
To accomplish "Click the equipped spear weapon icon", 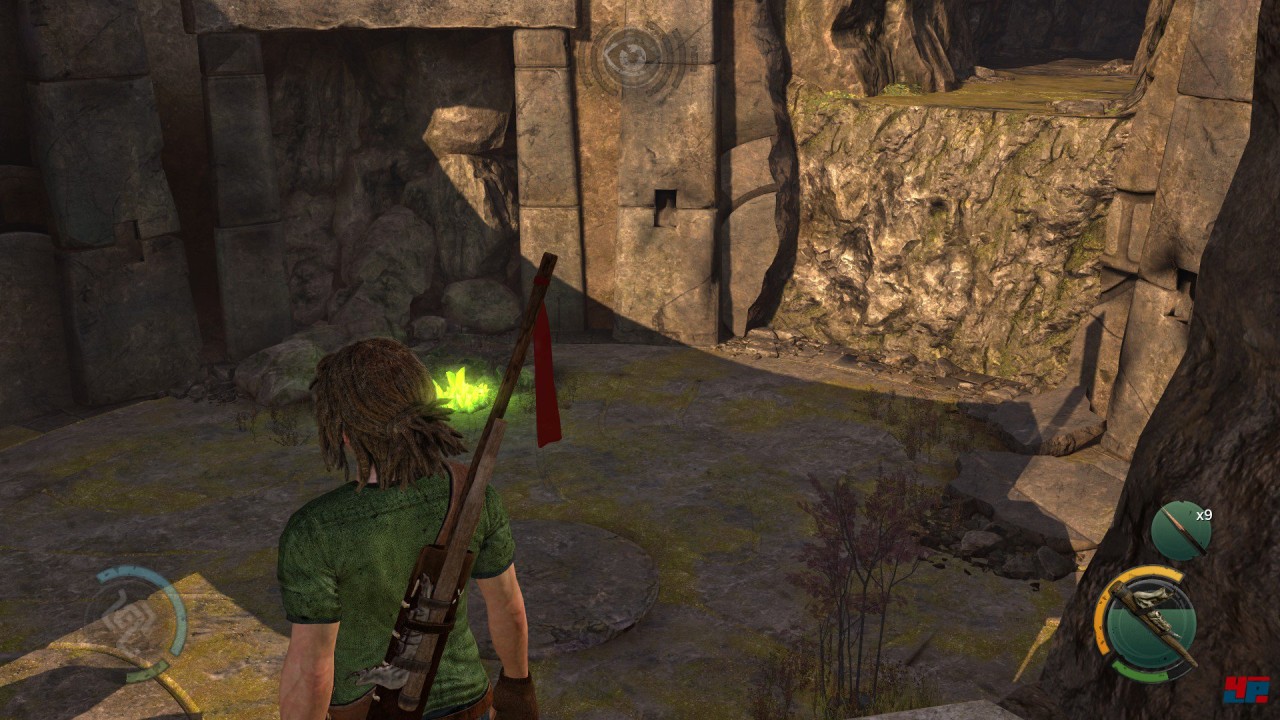I will pos(1146,624).
